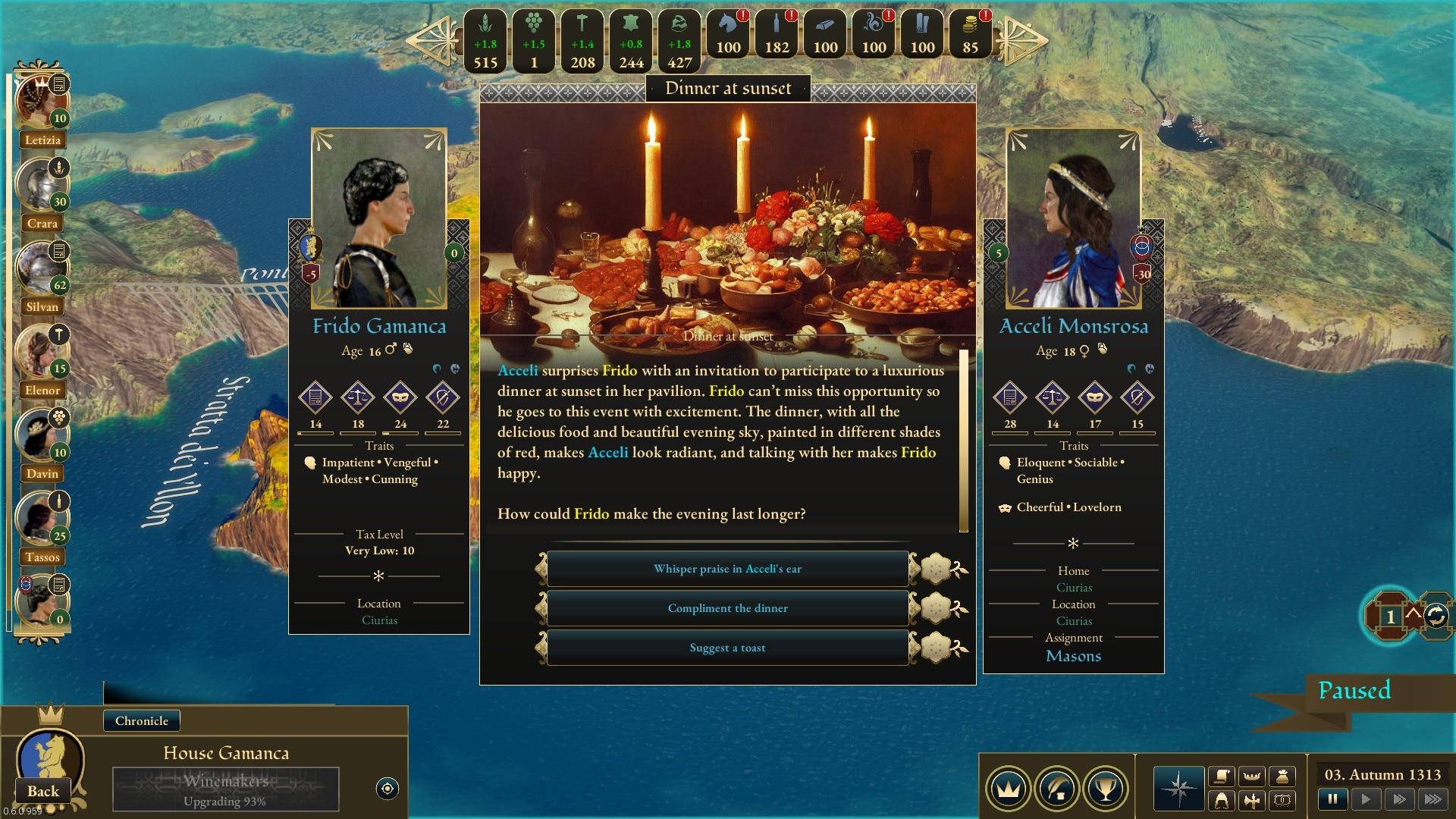Choose "Whisper praise in Acceli's ear"
1456x819 pixels.
point(727,569)
